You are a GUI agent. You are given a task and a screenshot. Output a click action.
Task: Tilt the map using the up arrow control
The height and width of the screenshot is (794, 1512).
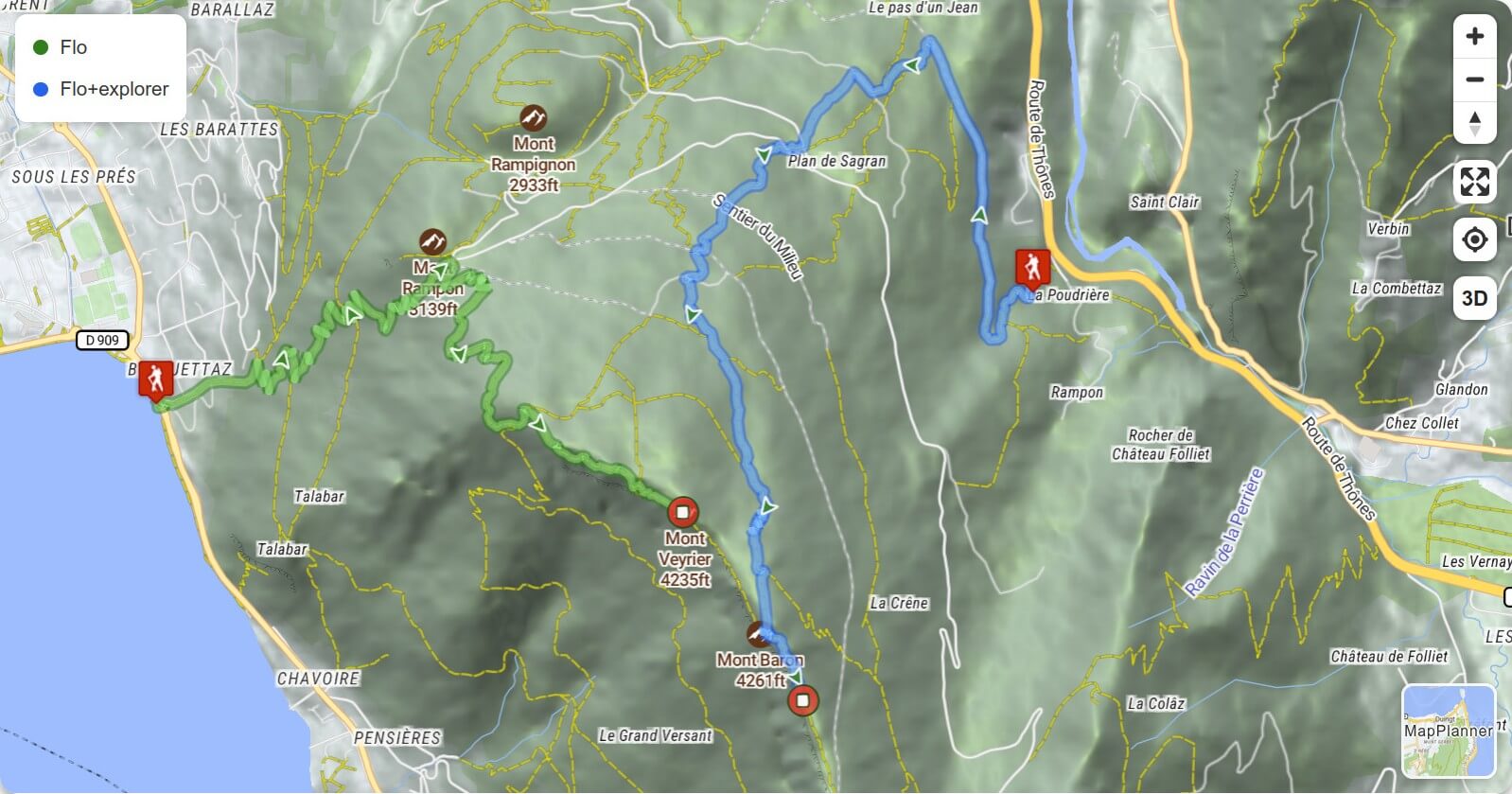pyautogui.click(x=1474, y=115)
